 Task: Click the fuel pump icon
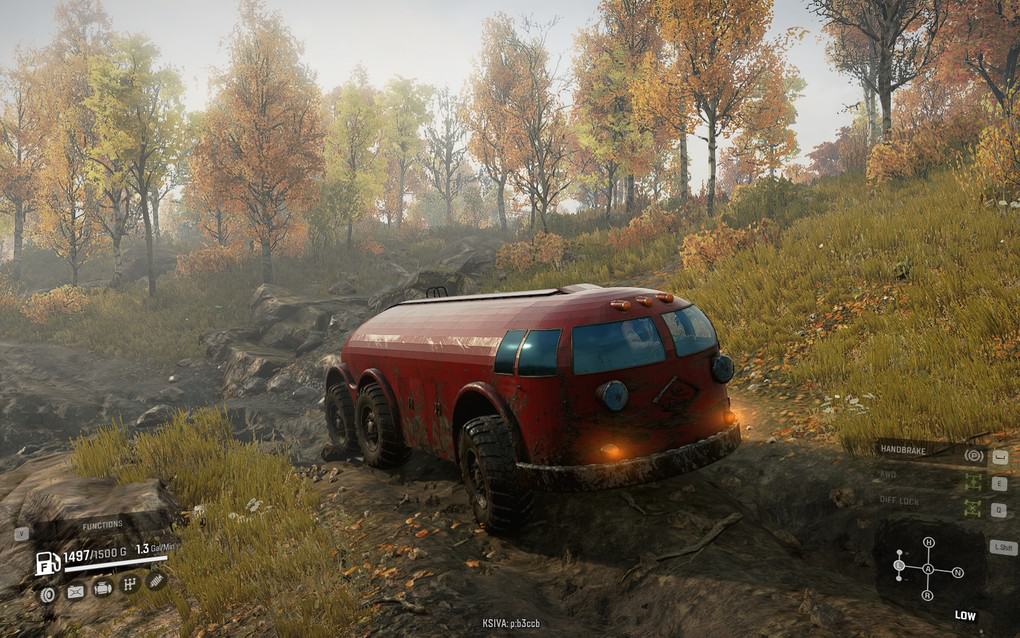[47, 563]
